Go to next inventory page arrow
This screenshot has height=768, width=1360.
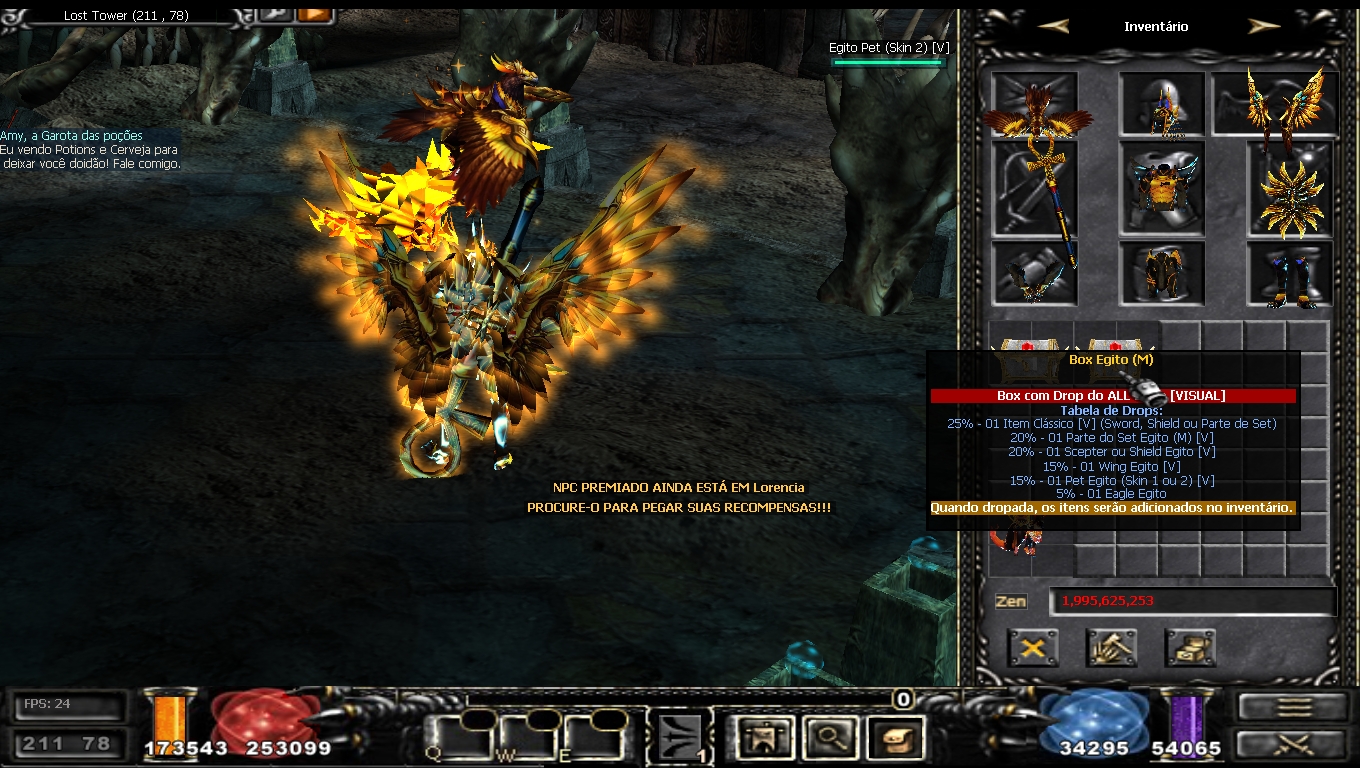pyautogui.click(x=1264, y=27)
